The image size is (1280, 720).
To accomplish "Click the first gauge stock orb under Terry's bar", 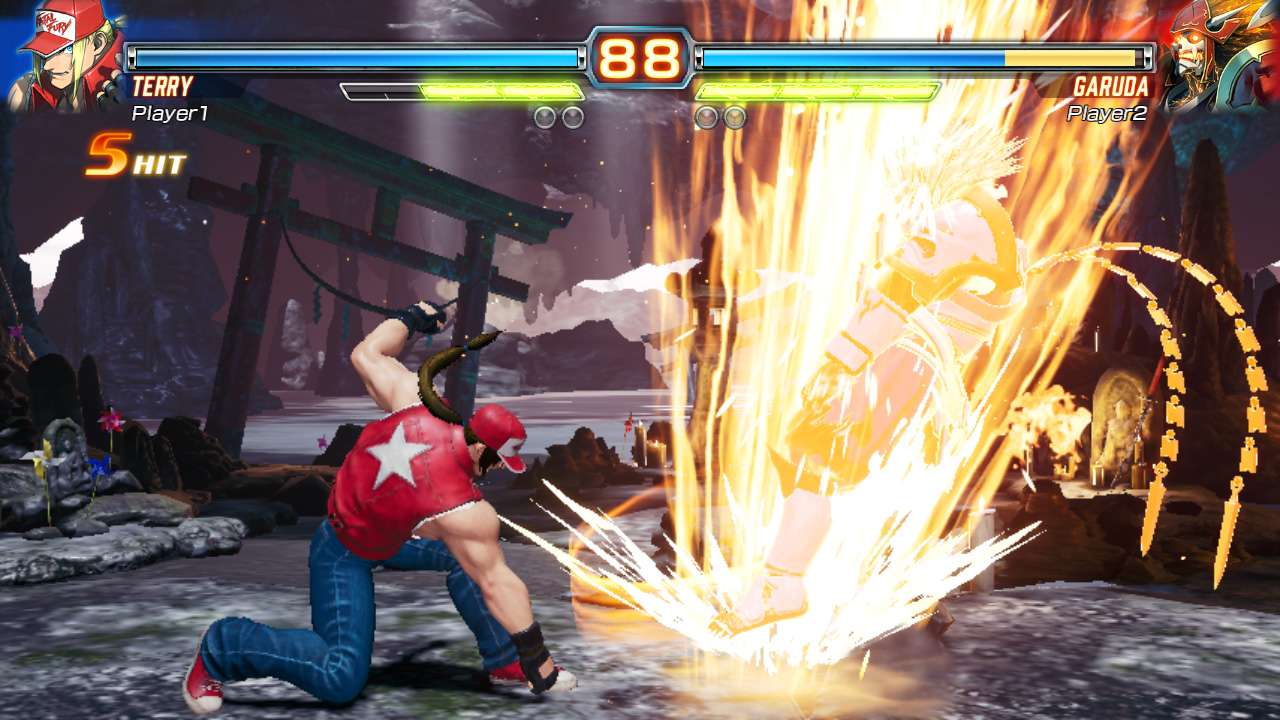I will point(545,117).
